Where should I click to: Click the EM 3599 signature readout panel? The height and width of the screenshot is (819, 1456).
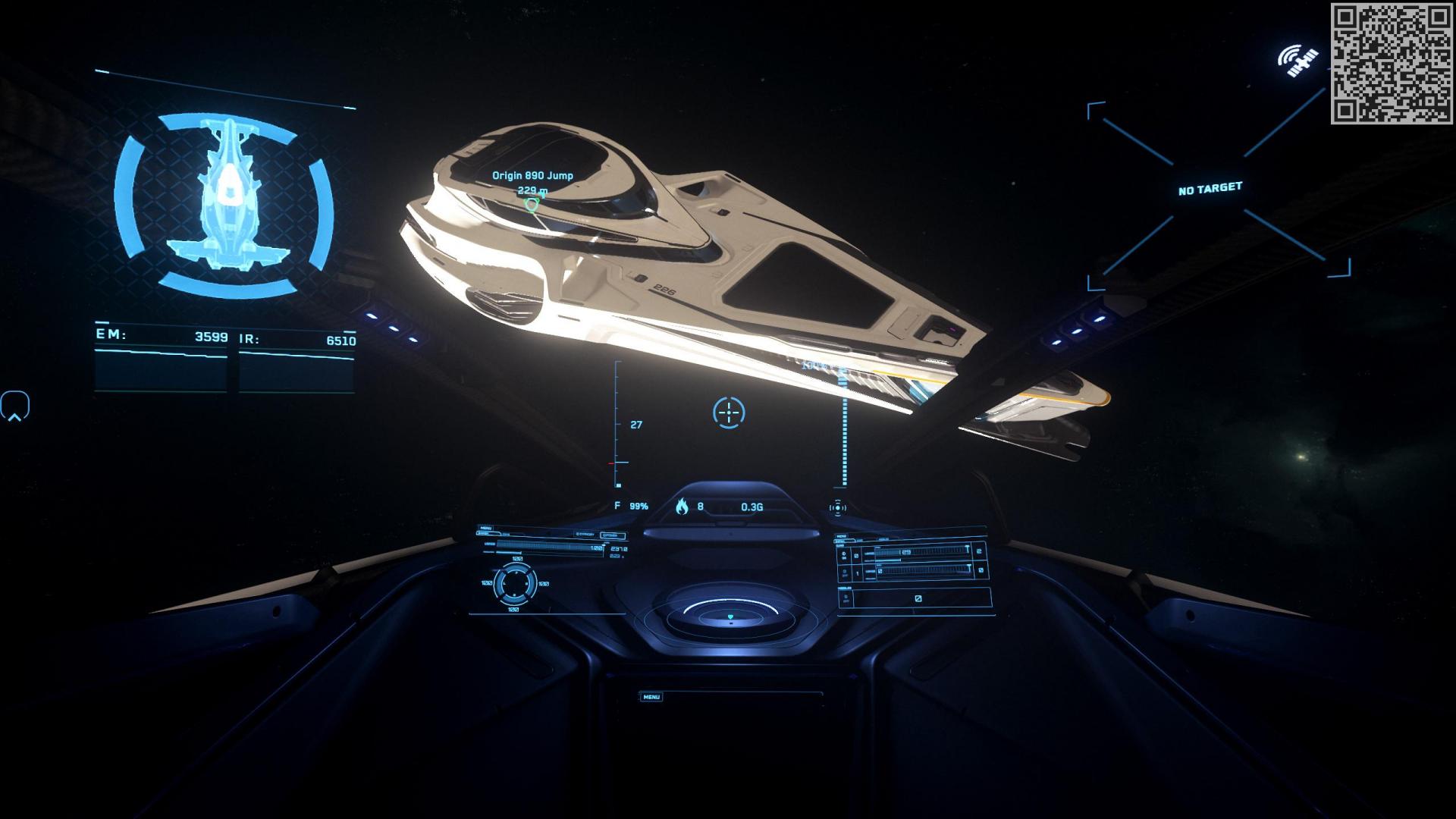pos(163,341)
